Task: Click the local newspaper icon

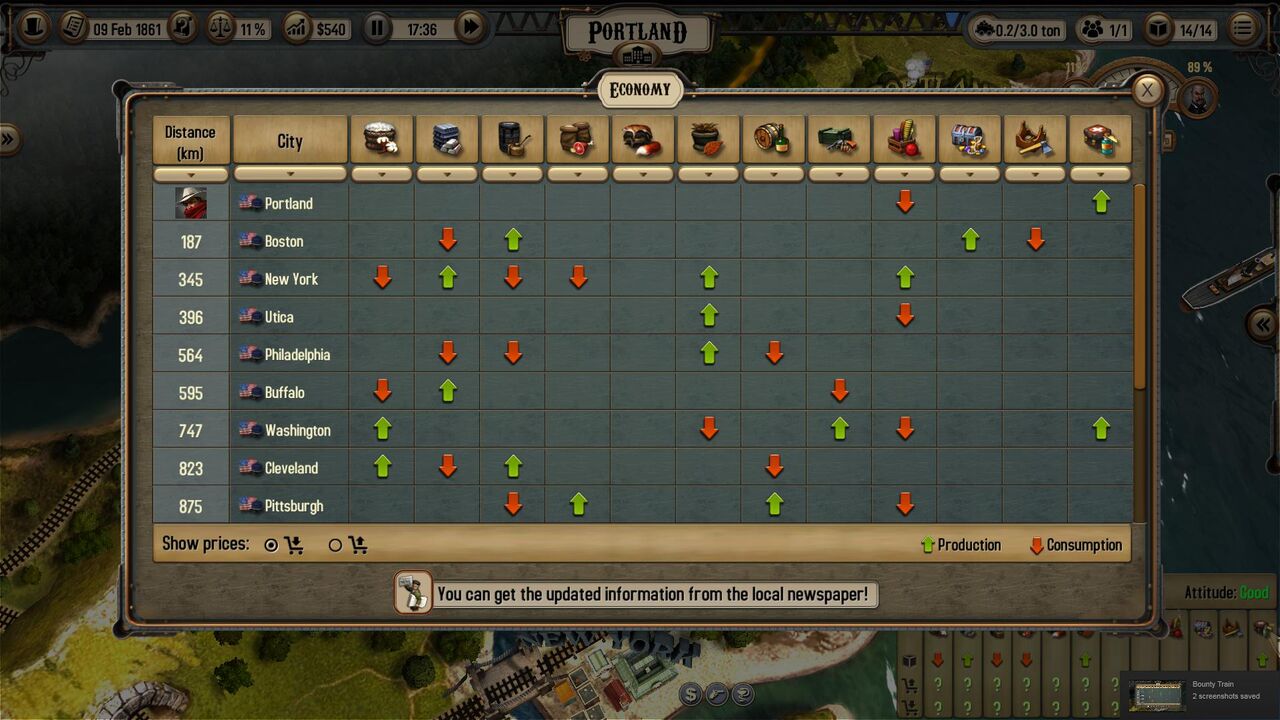Action: click(x=413, y=592)
